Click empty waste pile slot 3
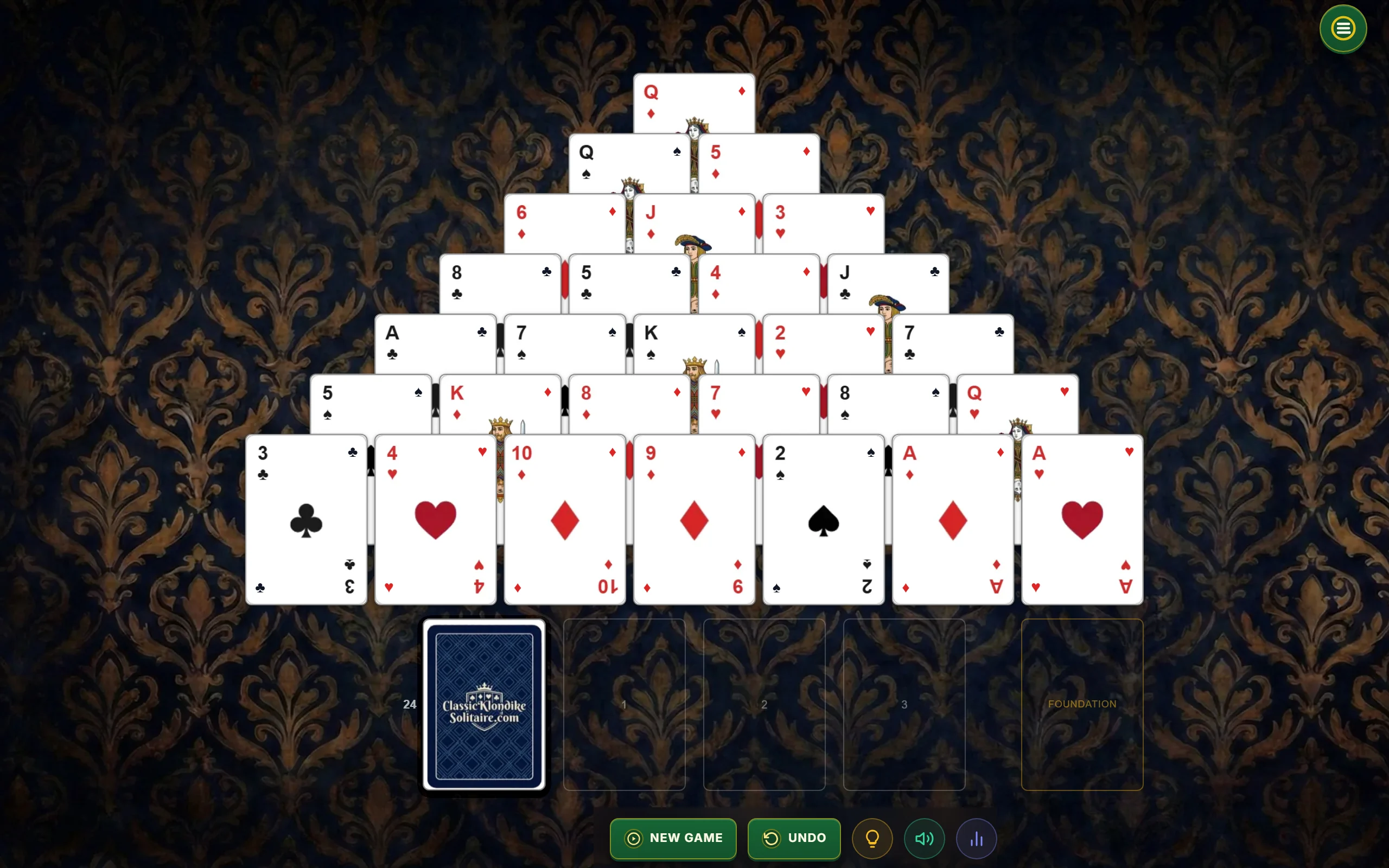 (904, 705)
